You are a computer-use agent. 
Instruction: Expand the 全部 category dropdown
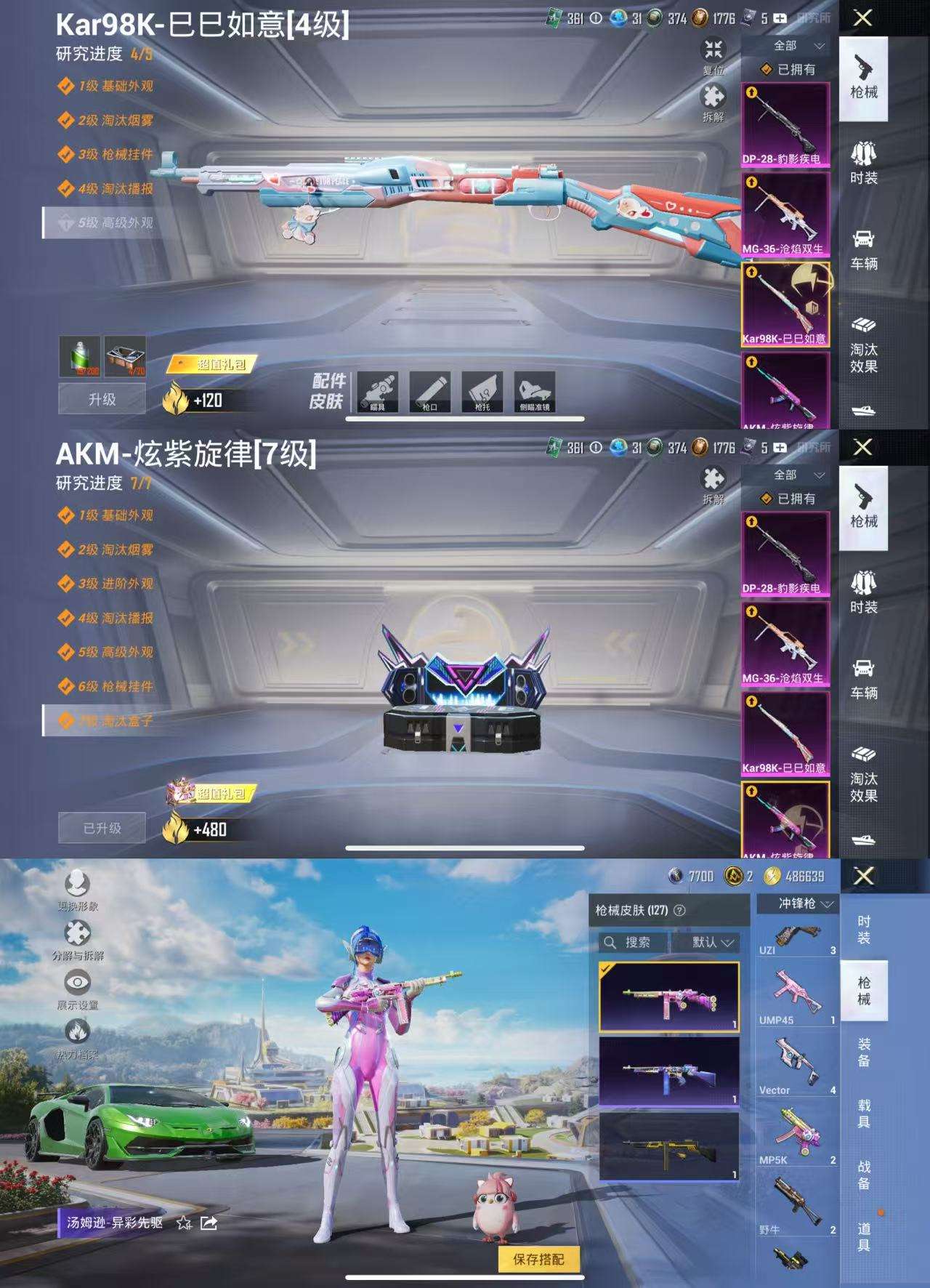792,46
